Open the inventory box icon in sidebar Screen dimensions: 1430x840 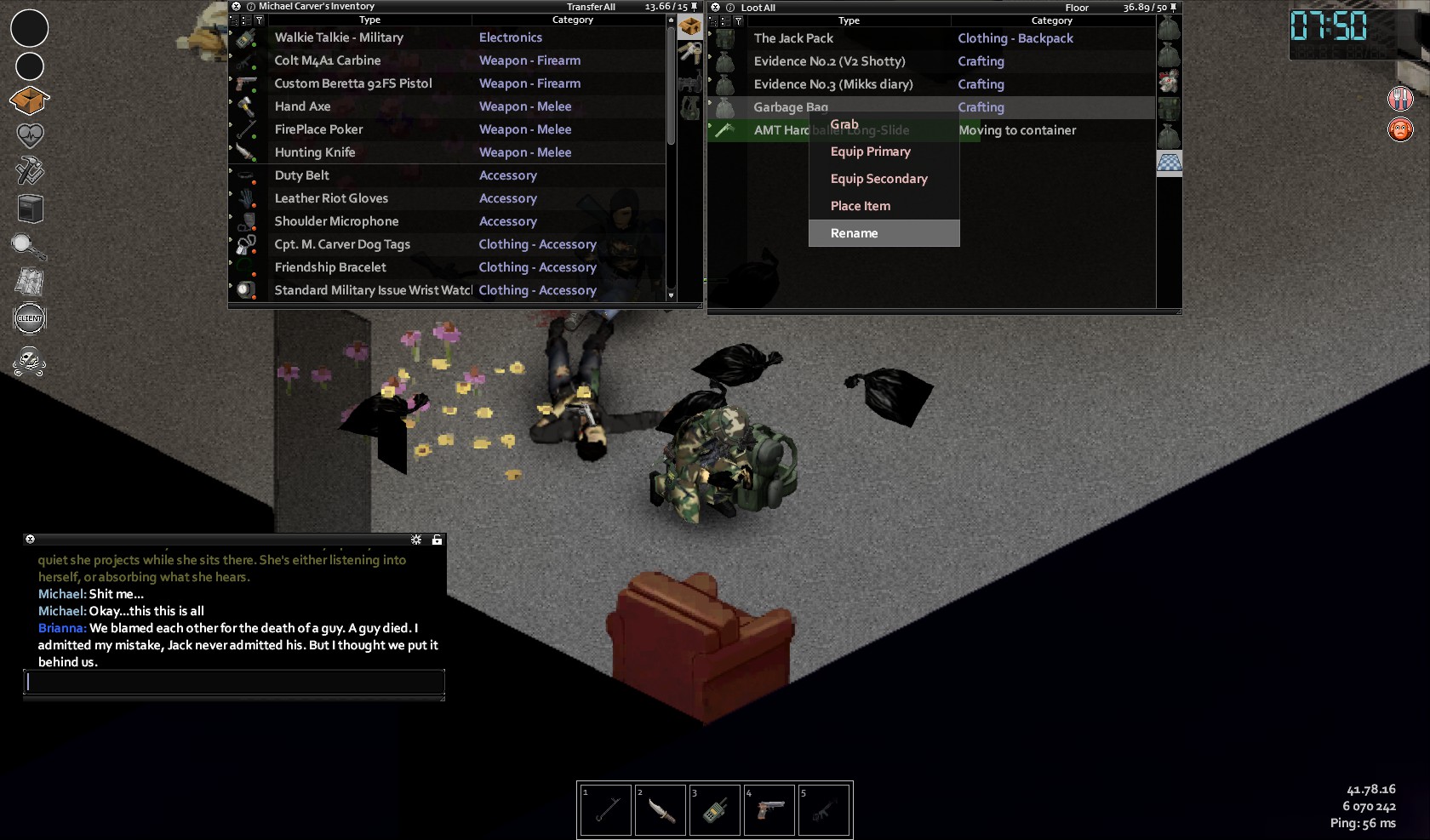coord(29,100)
